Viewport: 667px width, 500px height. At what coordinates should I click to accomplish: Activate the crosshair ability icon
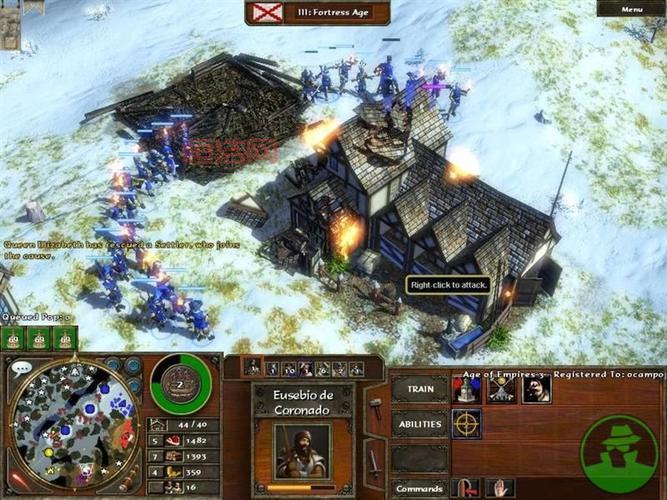466,424
